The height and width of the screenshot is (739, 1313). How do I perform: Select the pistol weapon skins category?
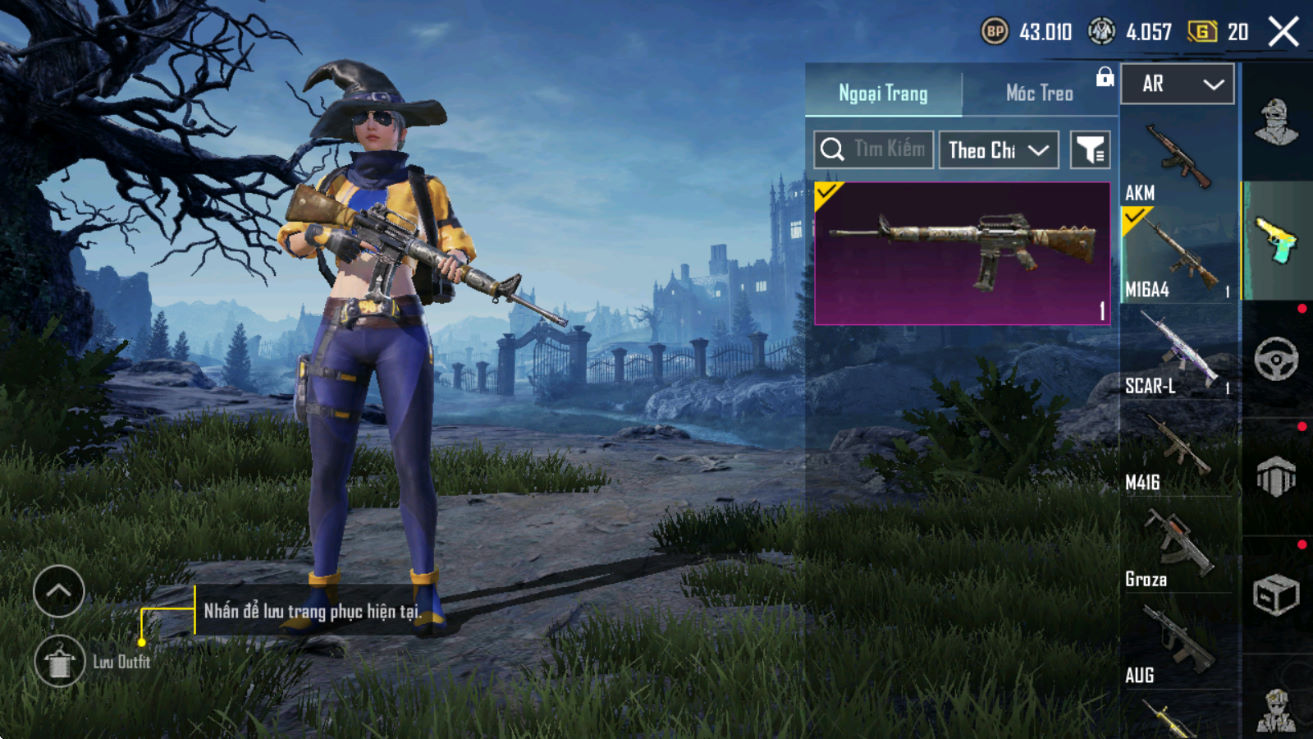point(1276,240)
